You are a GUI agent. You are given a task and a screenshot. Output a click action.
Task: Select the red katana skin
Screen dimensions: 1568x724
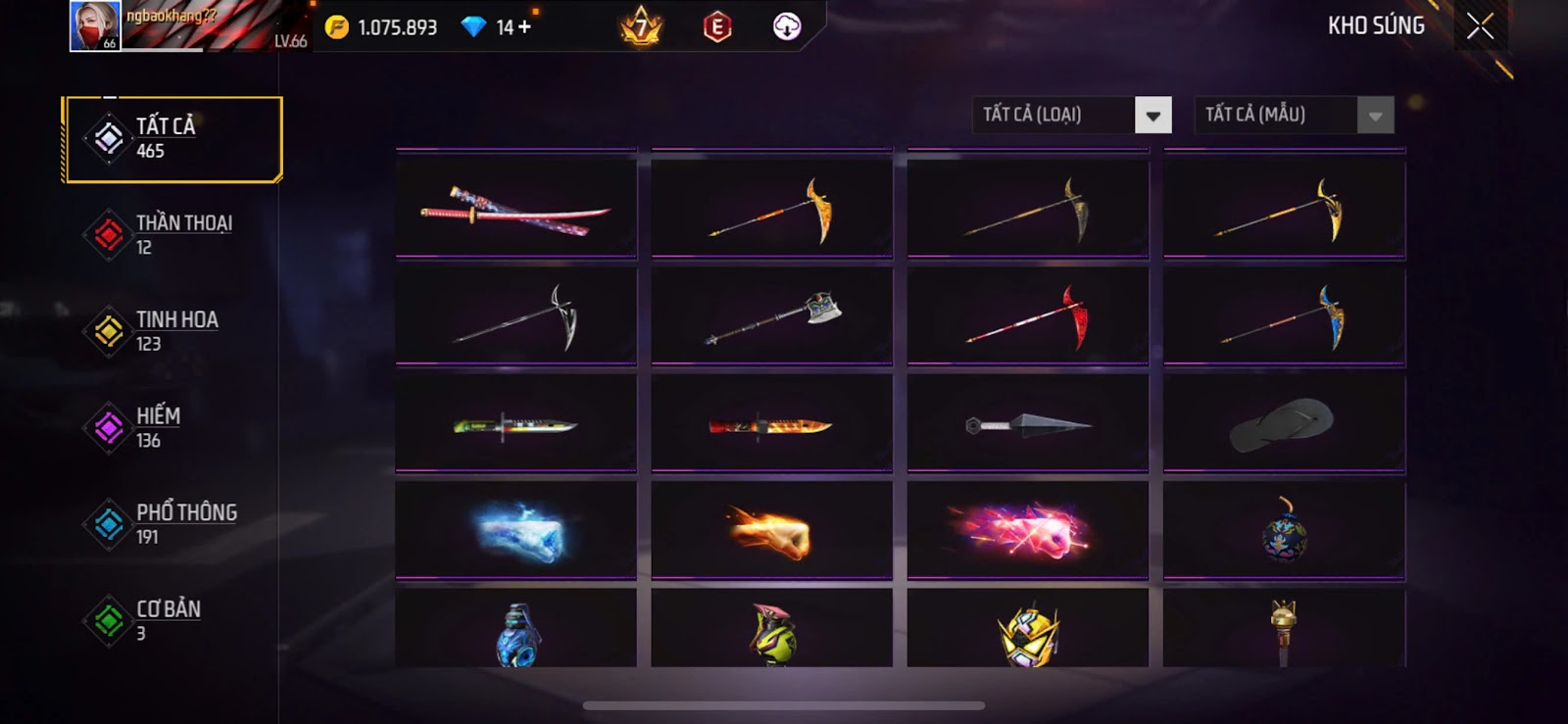[516, 209]
